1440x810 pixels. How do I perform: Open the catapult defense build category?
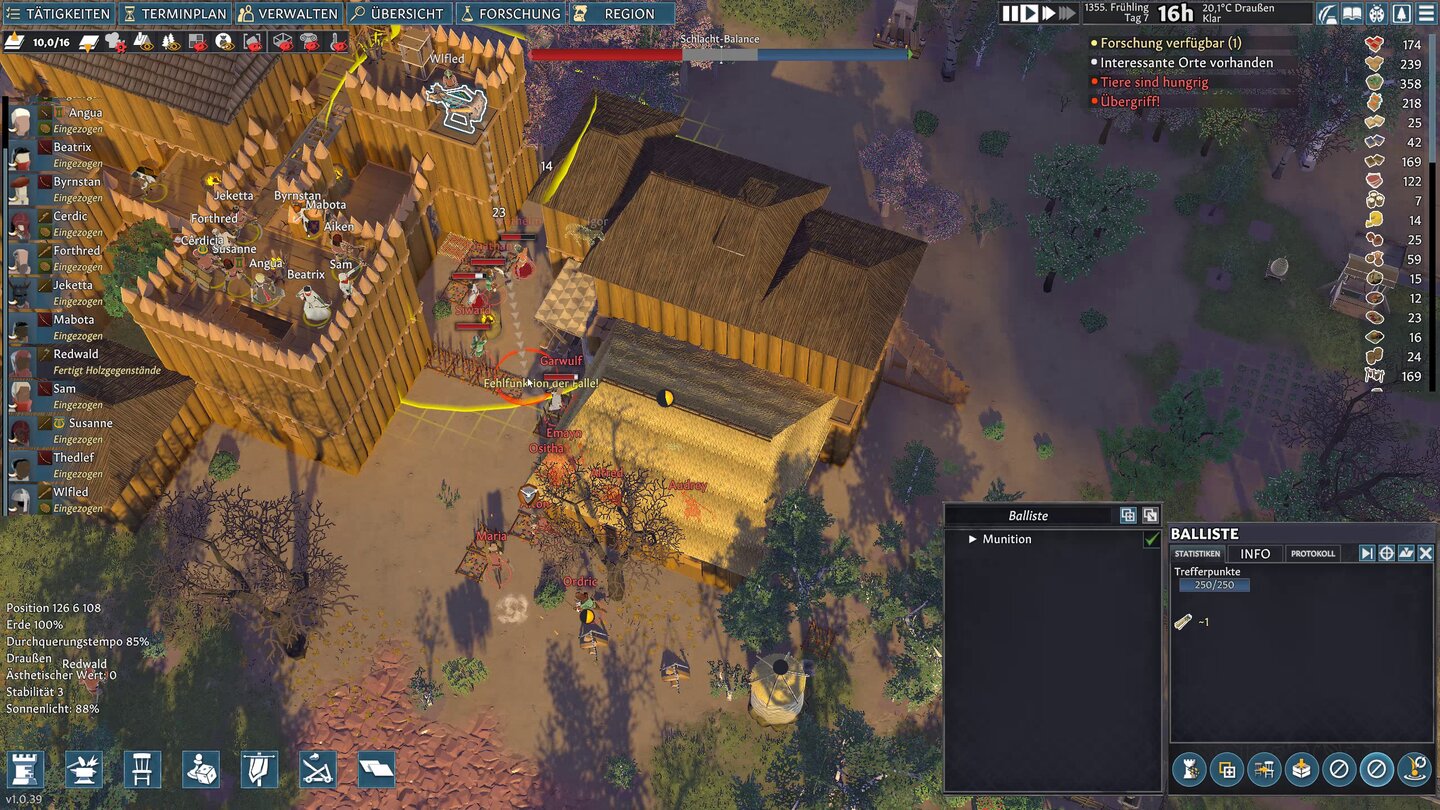coord(318,769)
